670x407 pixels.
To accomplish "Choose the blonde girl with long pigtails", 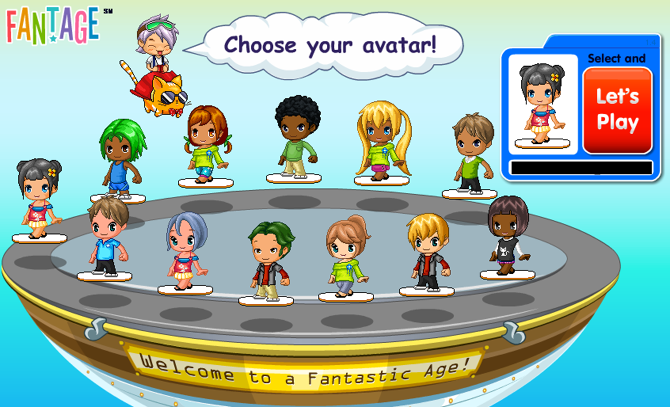I will click(382, 141).
